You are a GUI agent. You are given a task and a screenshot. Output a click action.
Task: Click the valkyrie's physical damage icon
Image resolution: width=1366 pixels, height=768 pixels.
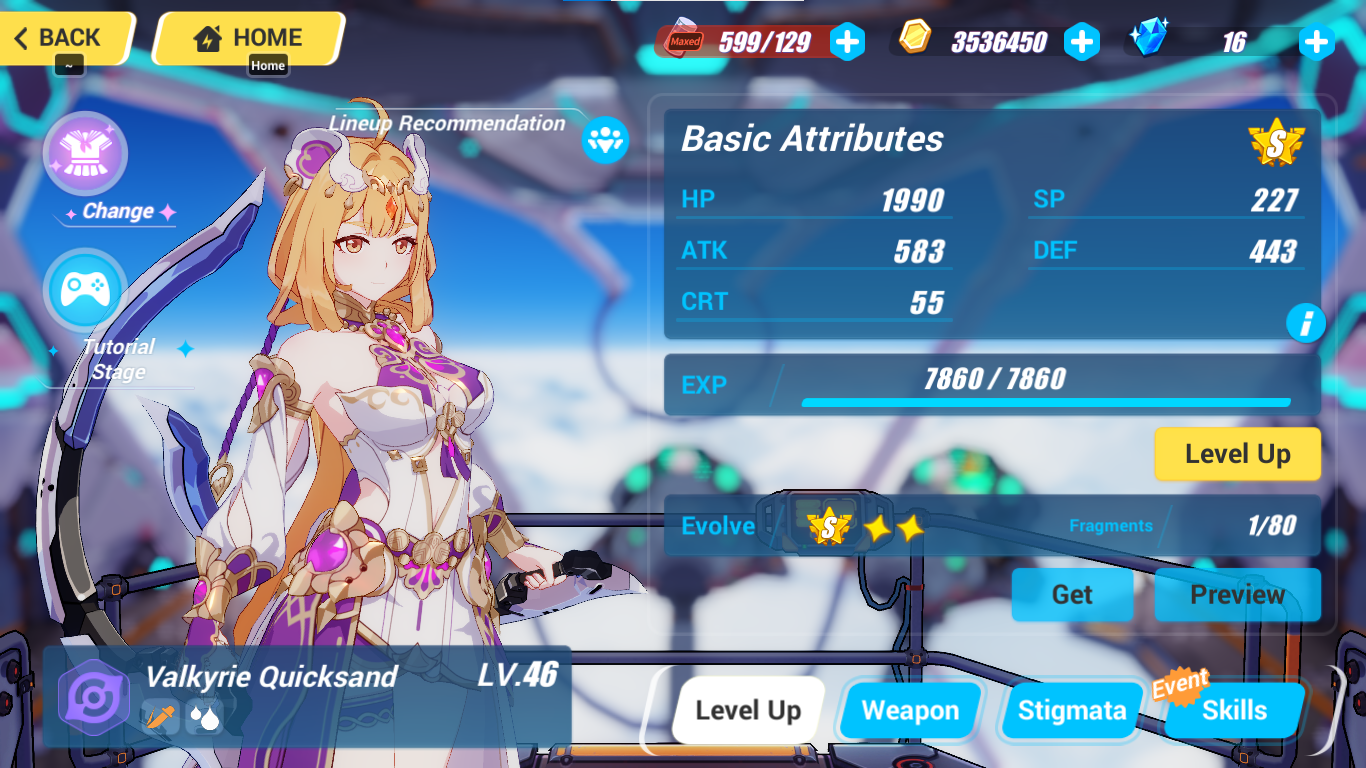(160, 717)
